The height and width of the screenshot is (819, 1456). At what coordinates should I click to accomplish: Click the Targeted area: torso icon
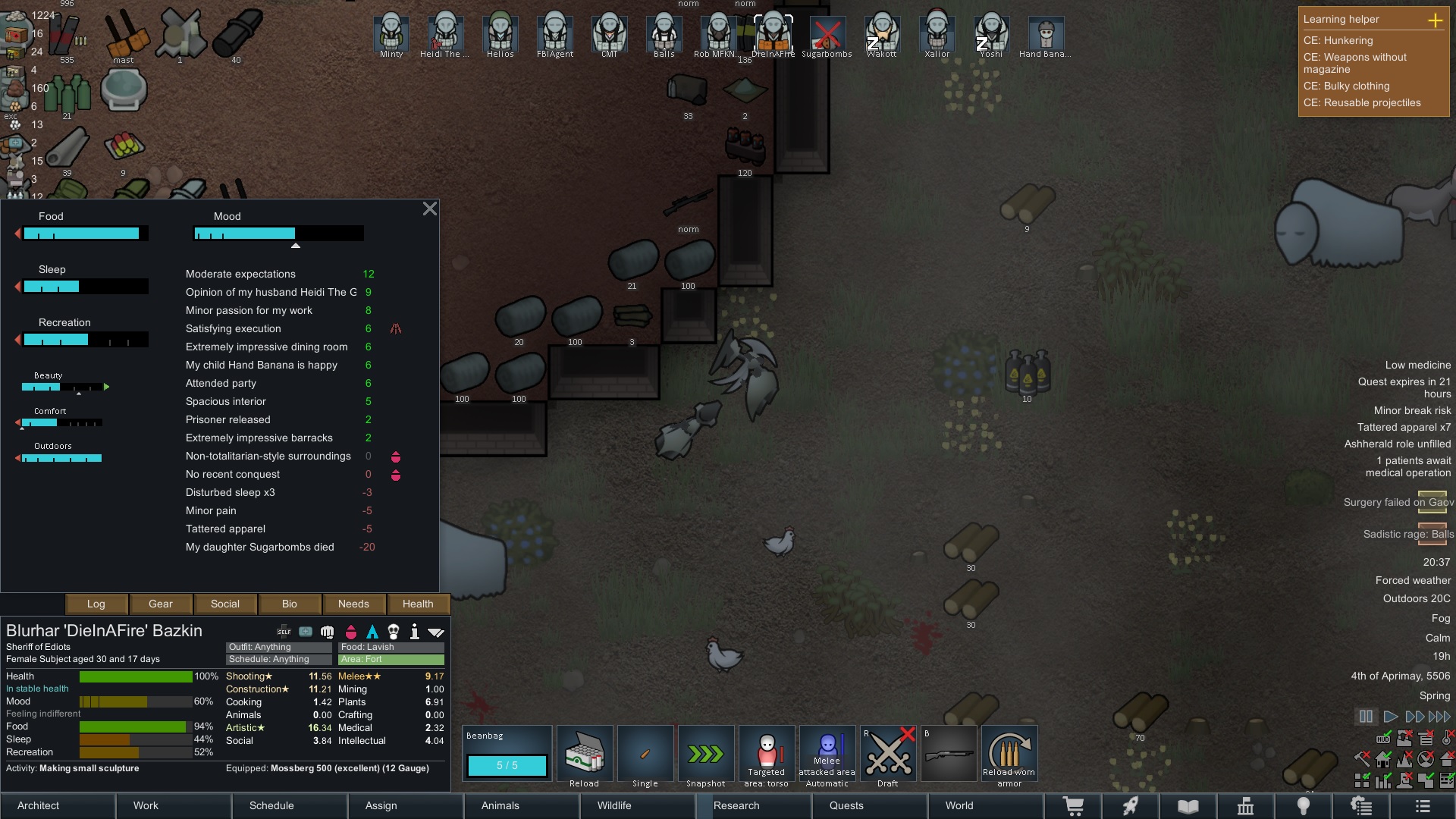(767, 752)
